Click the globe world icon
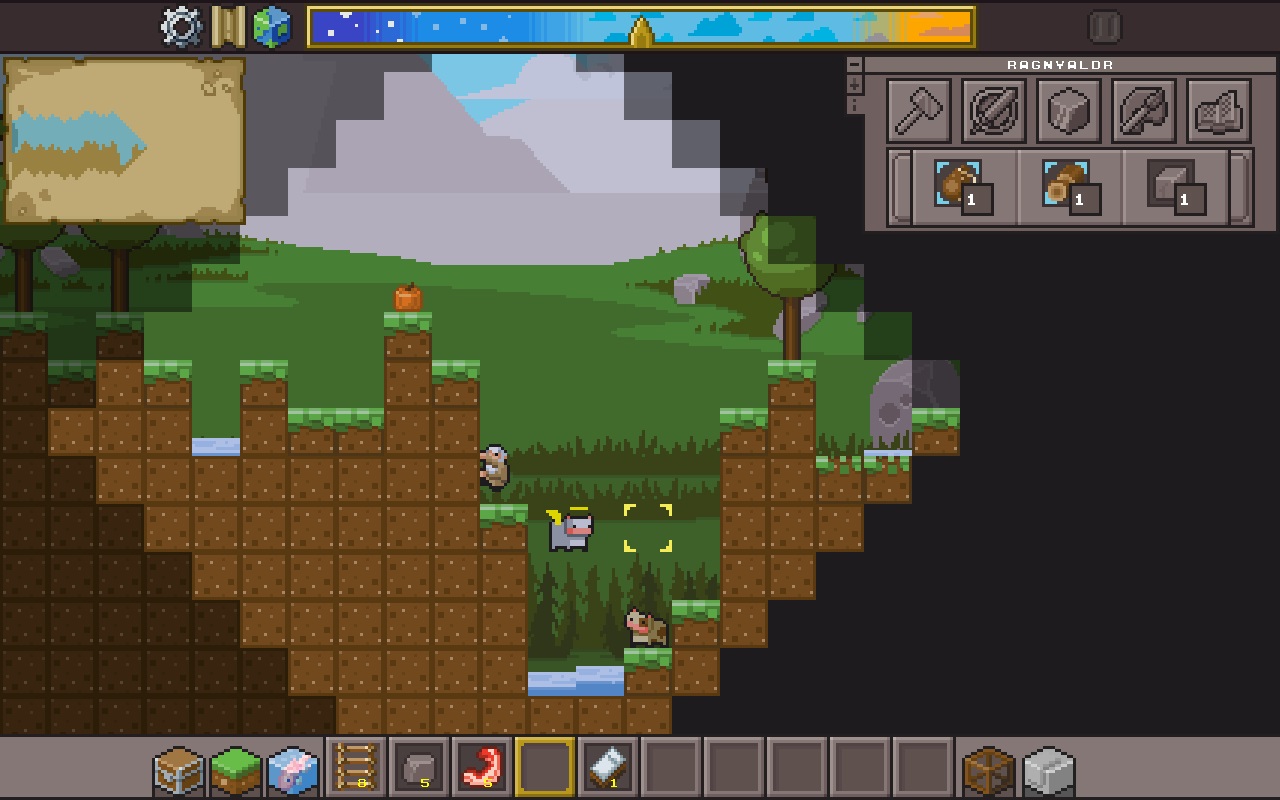The height and width of the screenshot is (800, 1280). [271, 27]
